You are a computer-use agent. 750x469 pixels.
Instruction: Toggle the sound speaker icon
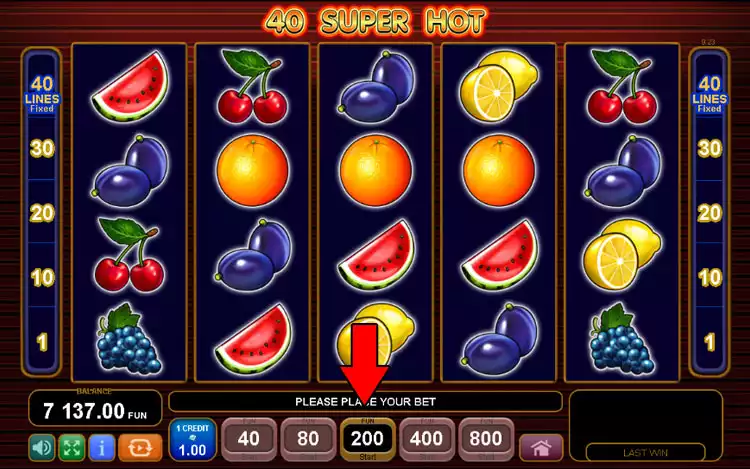41,446
